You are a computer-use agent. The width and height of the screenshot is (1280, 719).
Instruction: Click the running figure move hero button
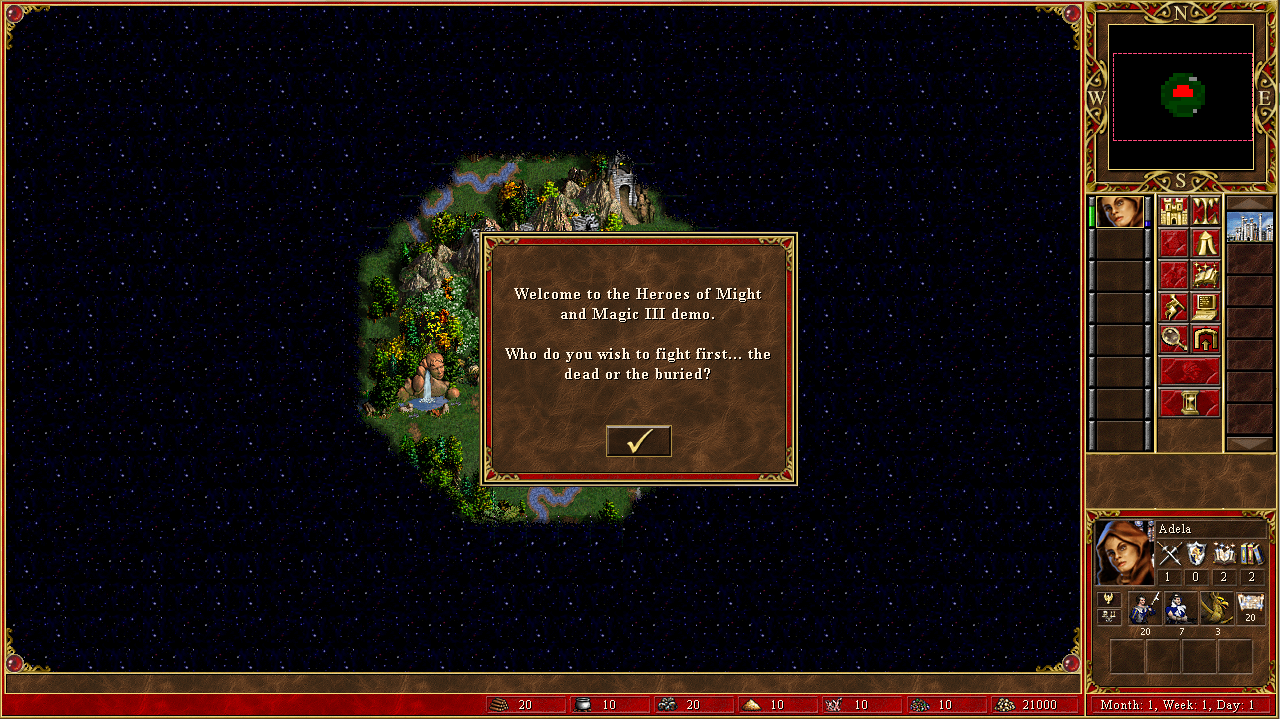coord(1173,307)
